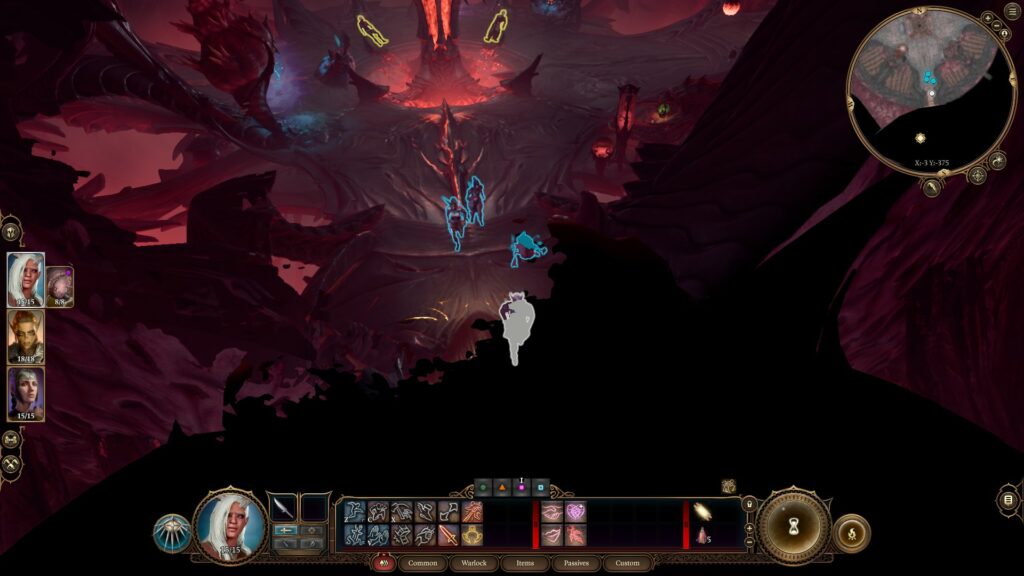Open the minimap
Screen dimensions: 1024x576
tap(930, 91)
